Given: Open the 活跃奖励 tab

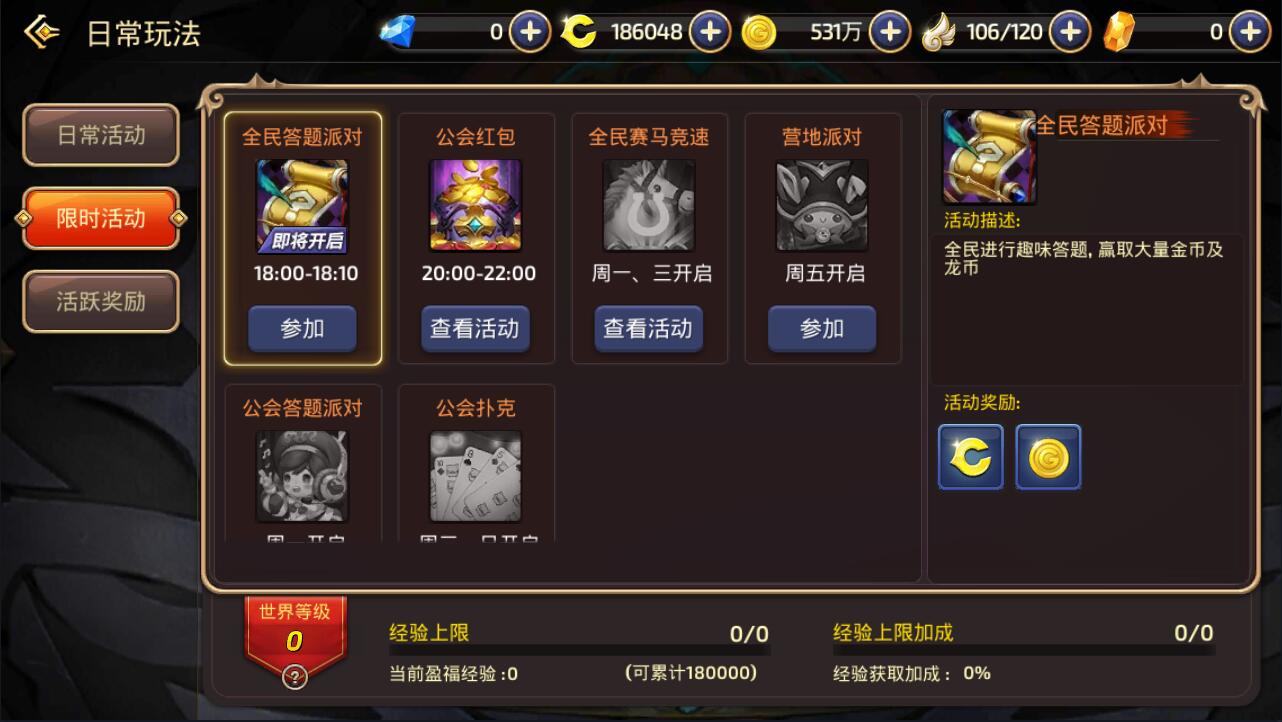Looking at the screenshot, I should point(100,300).
